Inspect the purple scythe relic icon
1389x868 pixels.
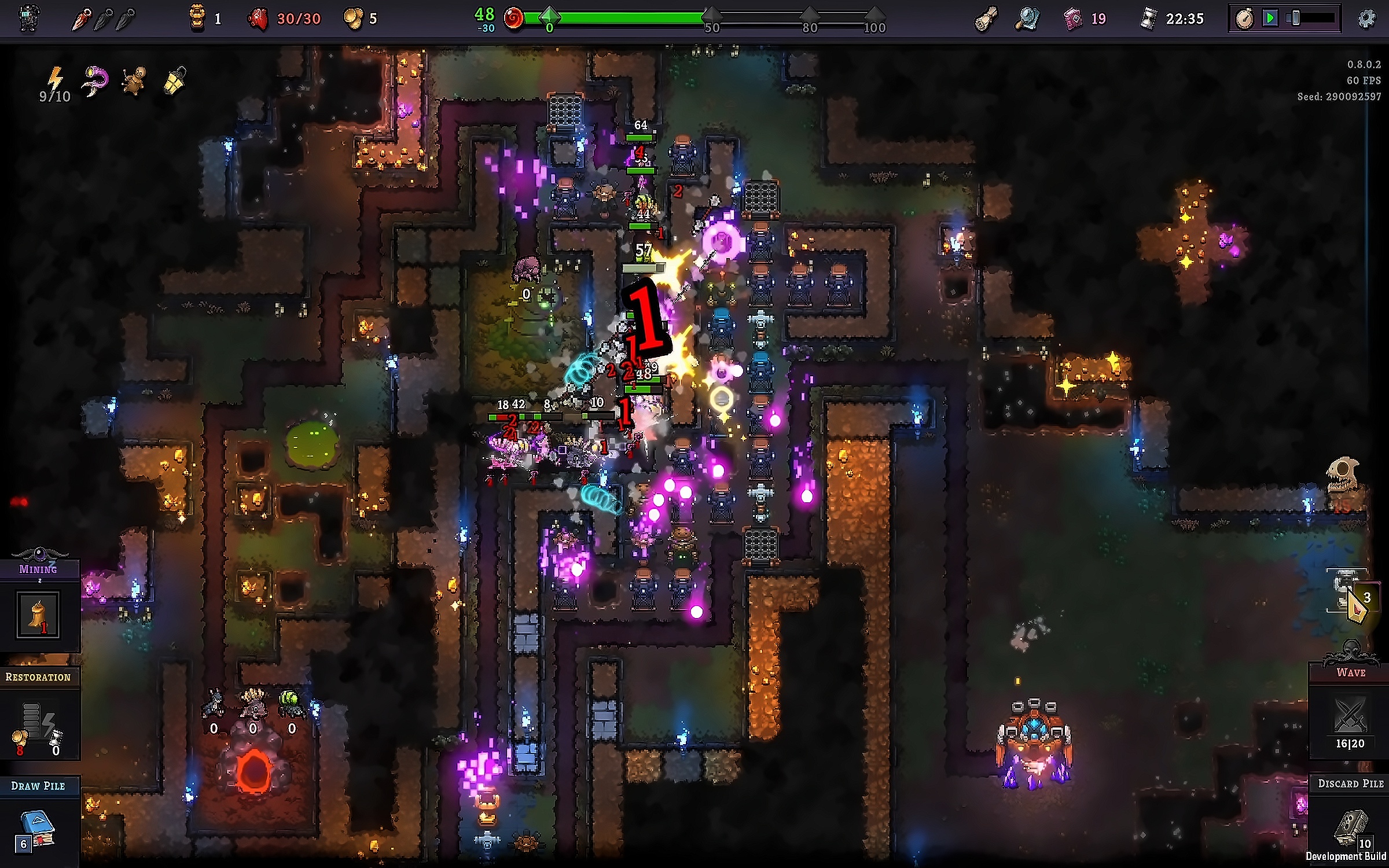[x=95, y=80]
